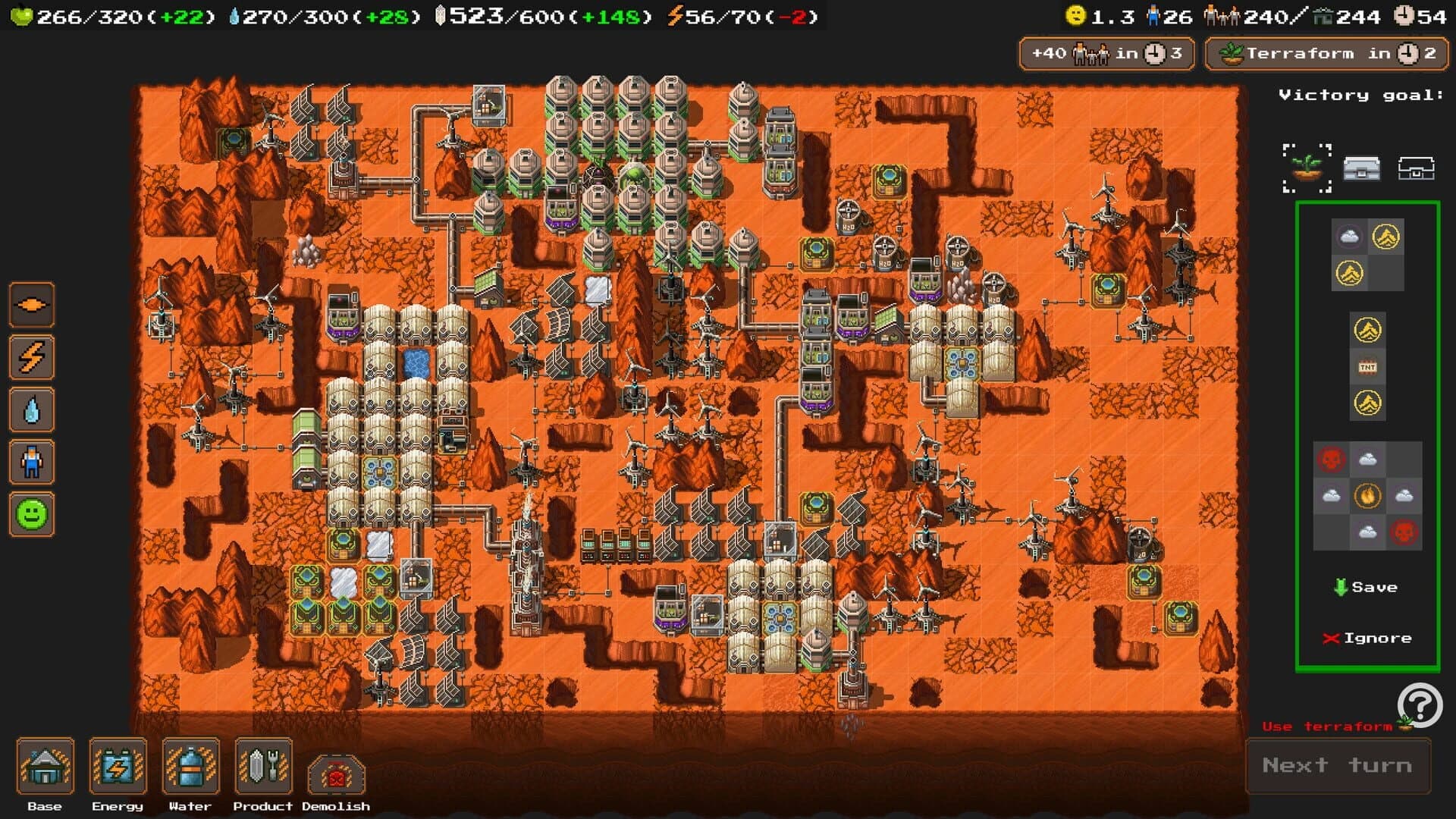Toggle the food overlay at sidebar top

click(31, 305)
